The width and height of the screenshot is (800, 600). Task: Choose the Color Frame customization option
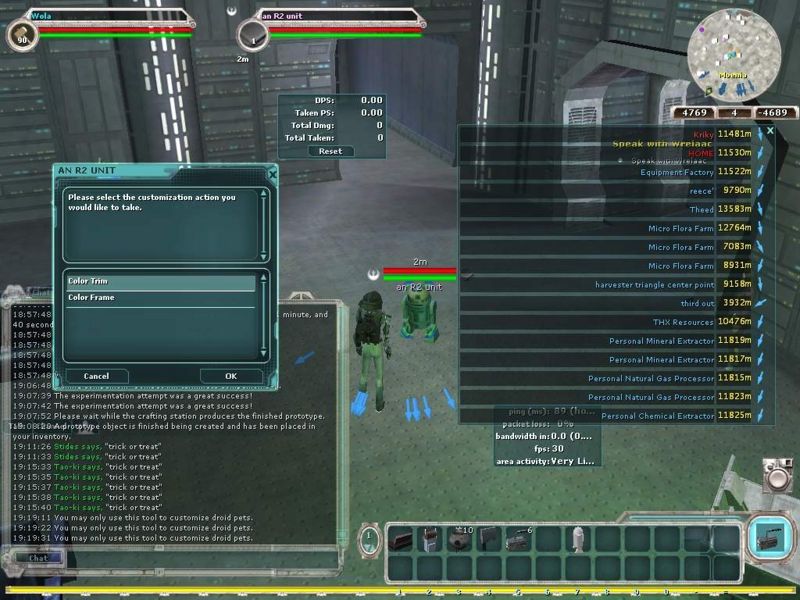[x=160, y=298]
